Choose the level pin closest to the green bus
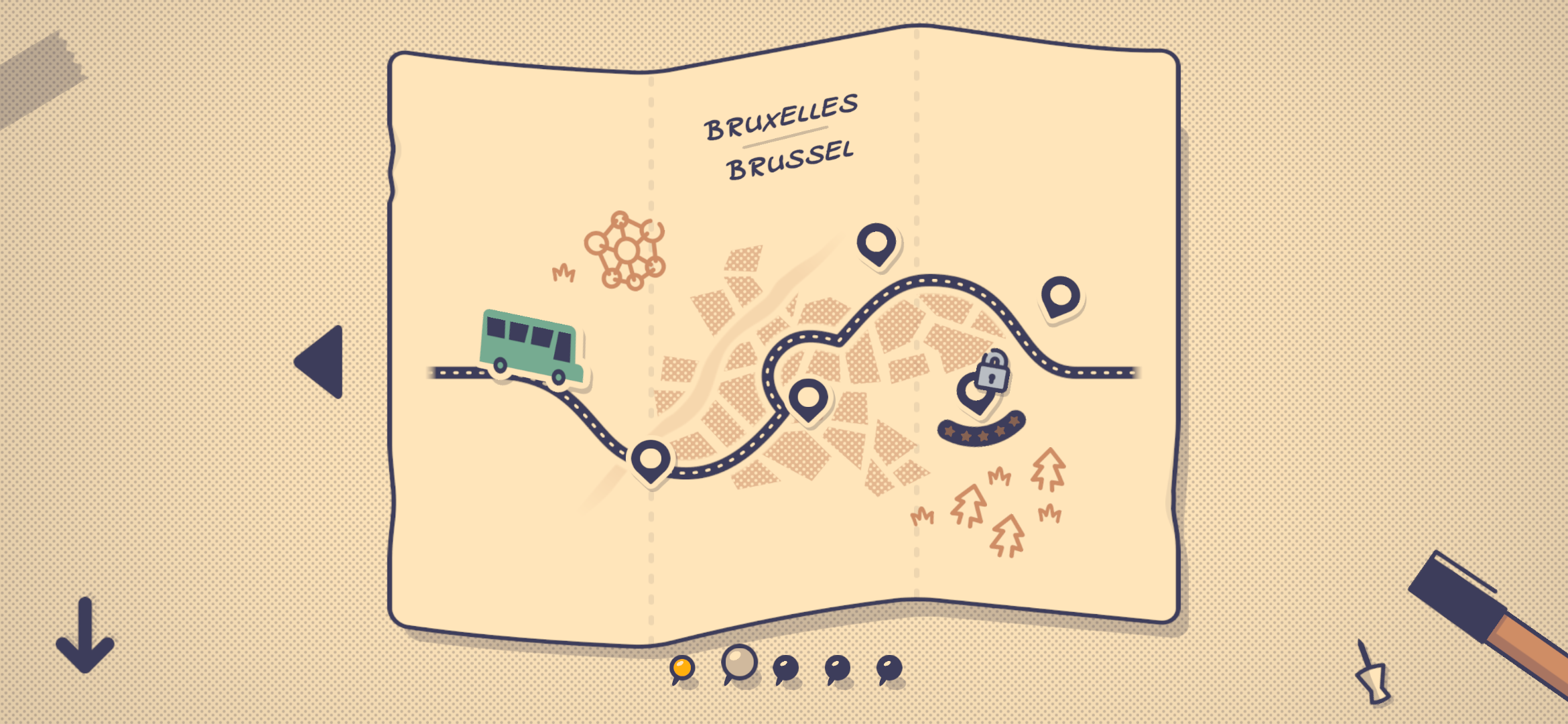This screenshot has height=724, width=1568. [x=651, y=460]
